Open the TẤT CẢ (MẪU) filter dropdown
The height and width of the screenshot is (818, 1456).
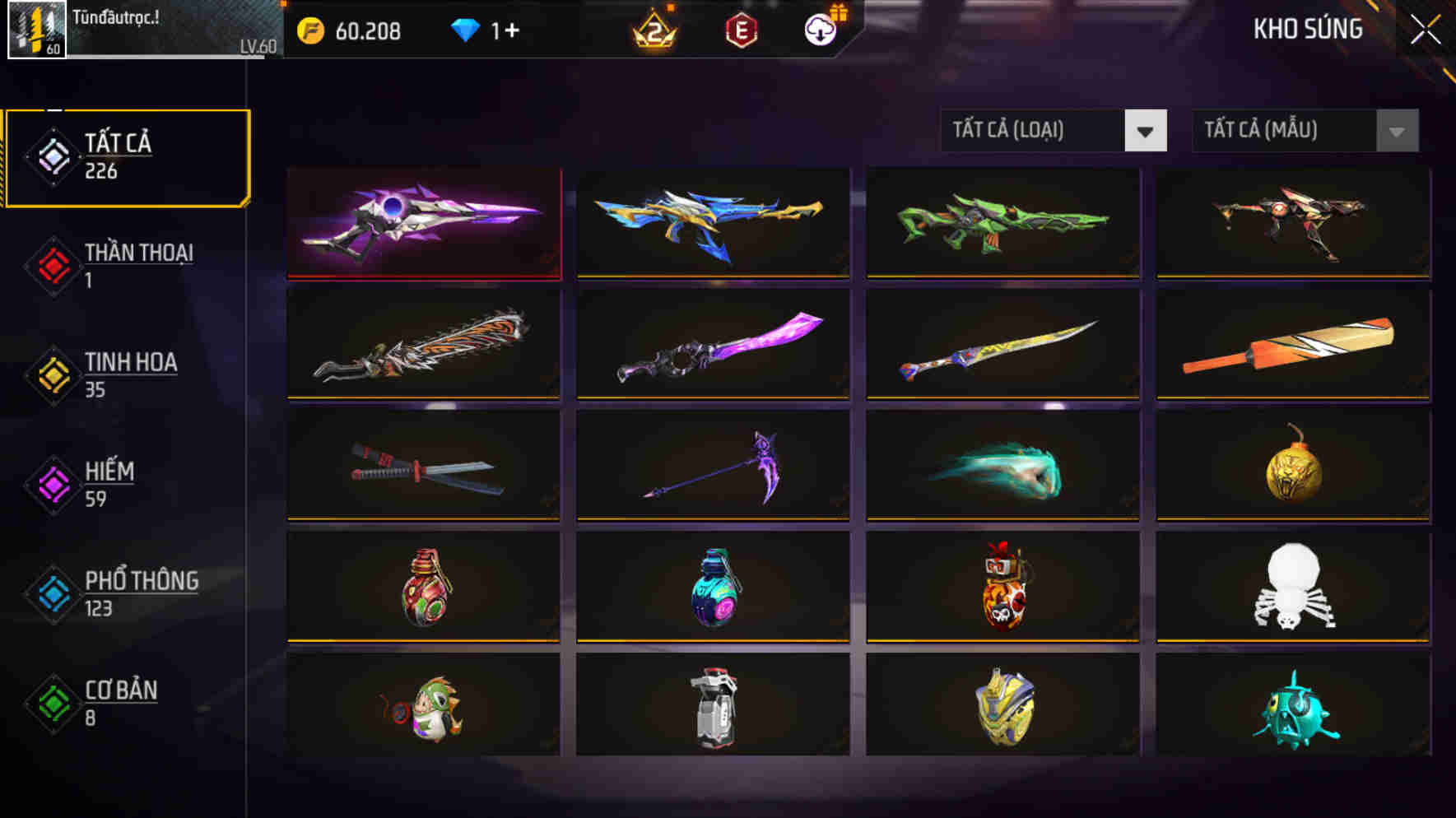tap(1305, 129)
